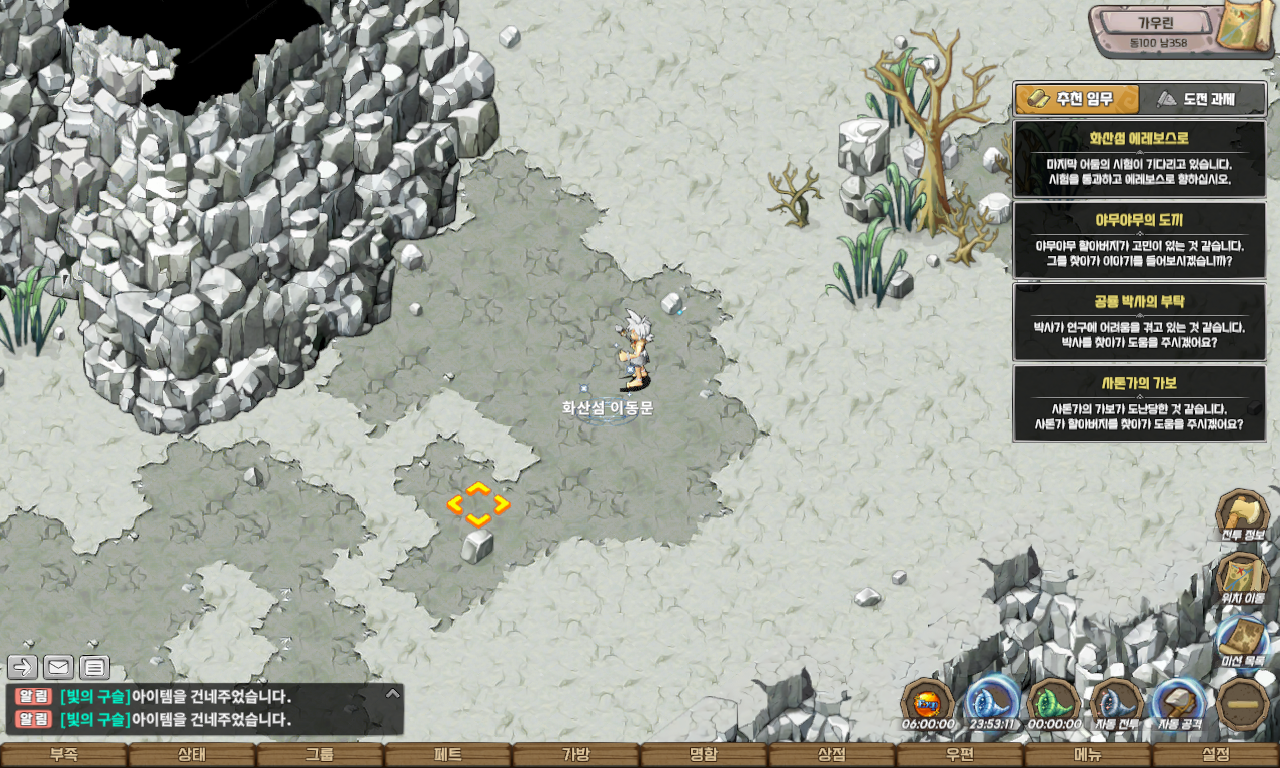Viewport: 1280px width, 768px height.
Task: Open the 상태 status menu
Action: (x=192, y=755)
